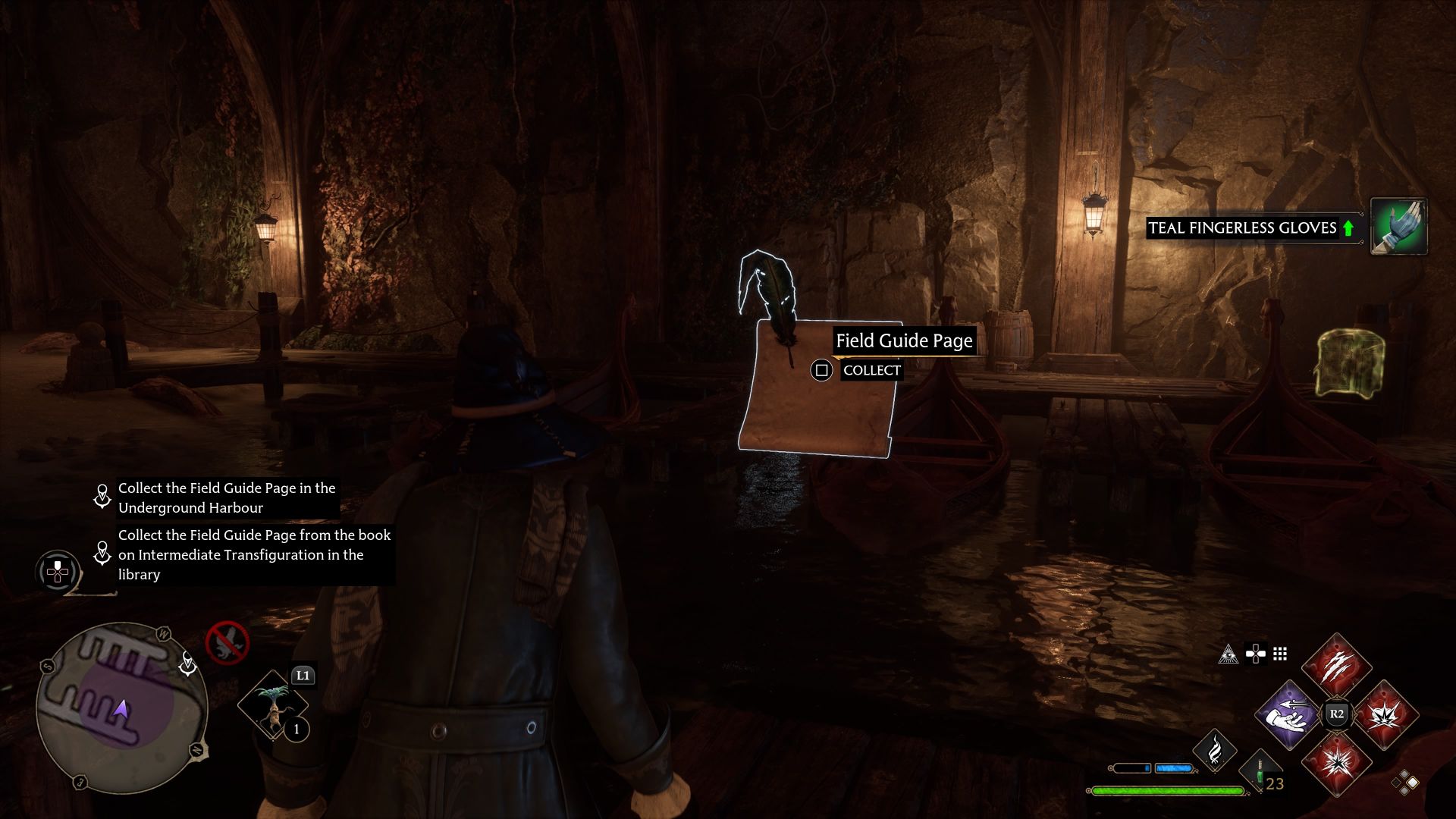Click the Ancient Magic eye indicator

coord(1228,654)
